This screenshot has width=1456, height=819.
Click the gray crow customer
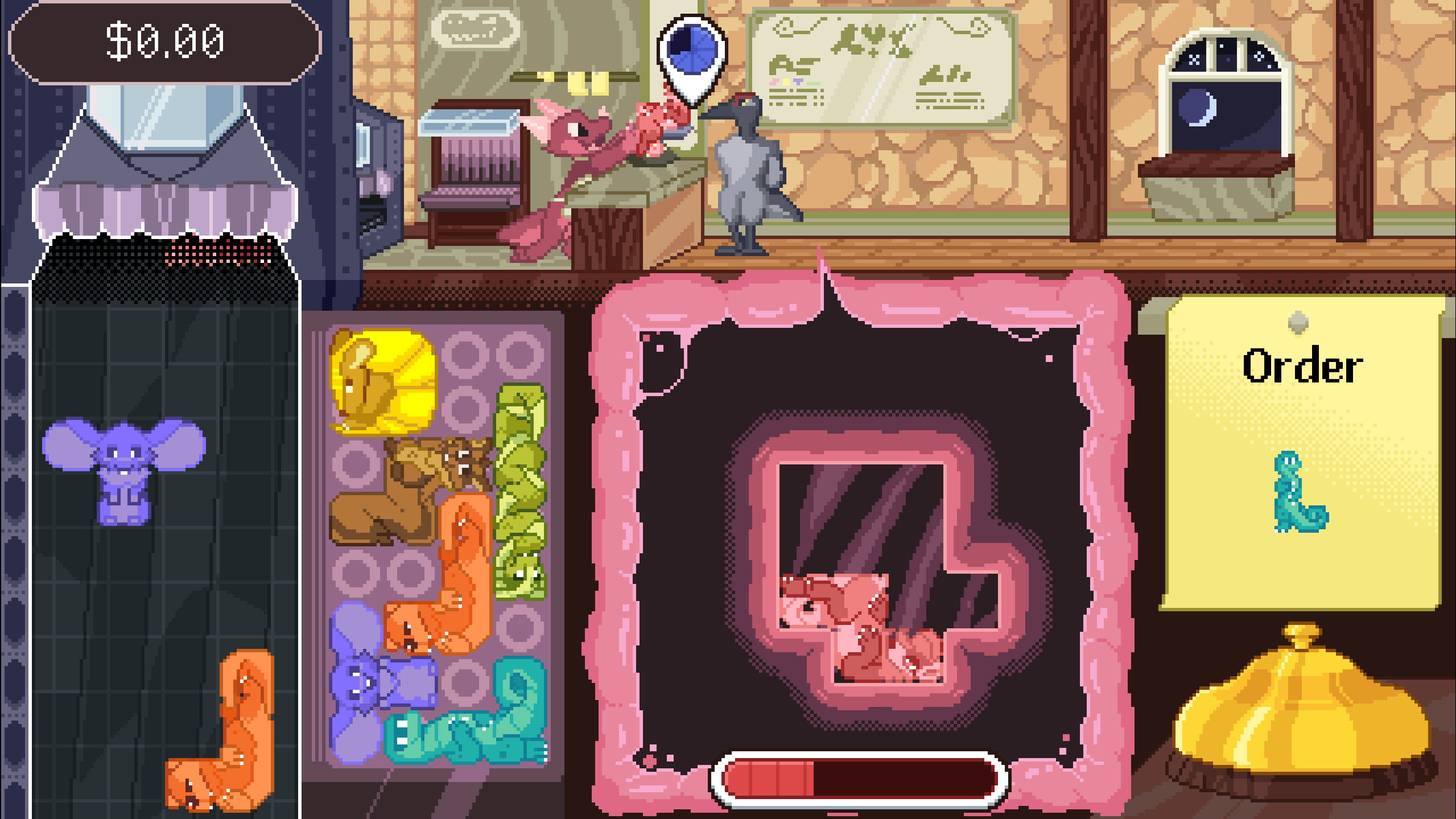[745, 171]
